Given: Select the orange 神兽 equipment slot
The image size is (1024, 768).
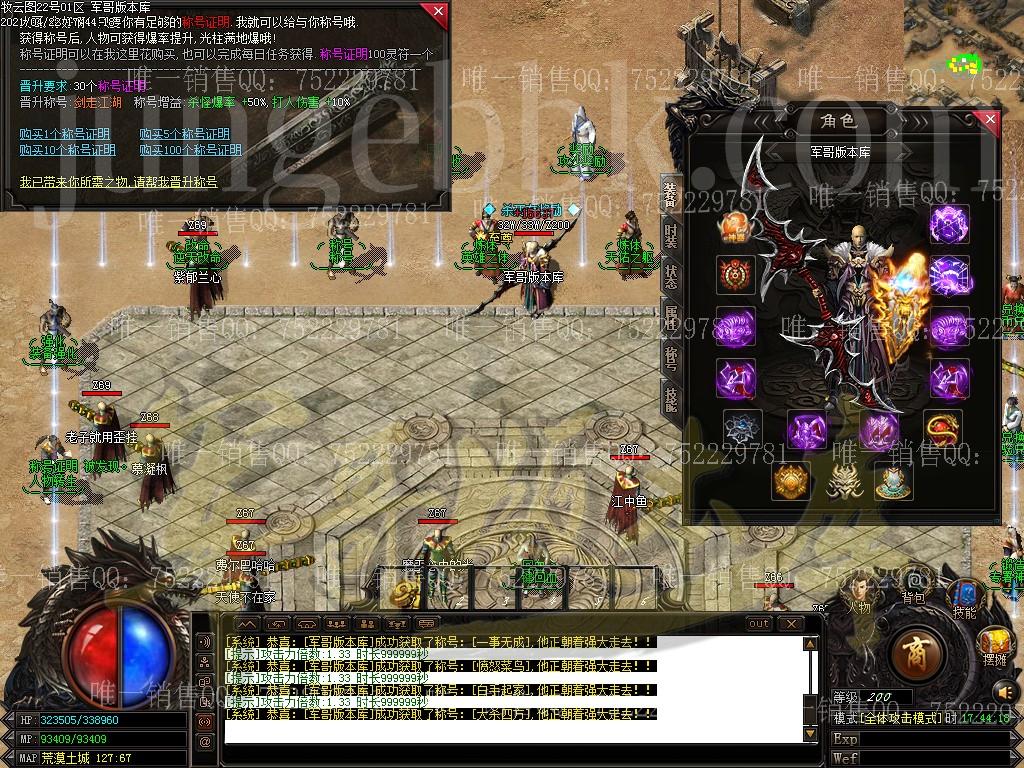Looking at the screenshot, I should tap(733, 226).
